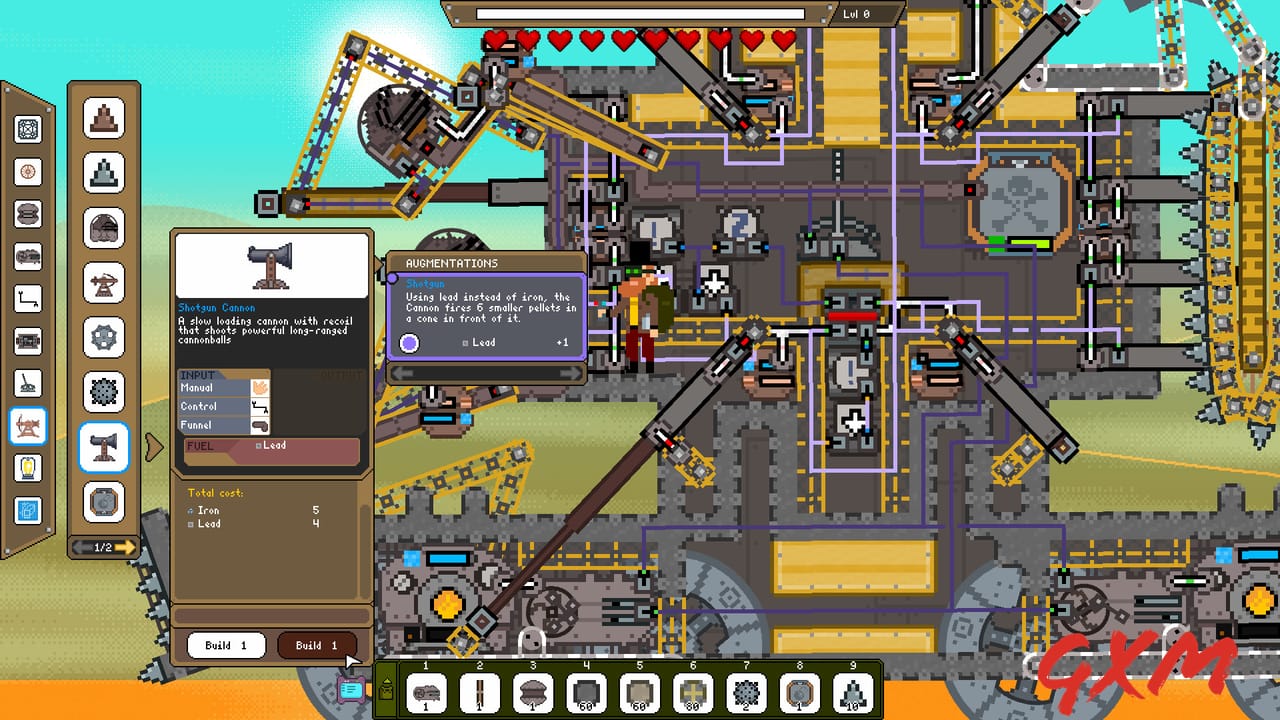
Task: Select the Funnel input row
Action: tap(222, 424)
